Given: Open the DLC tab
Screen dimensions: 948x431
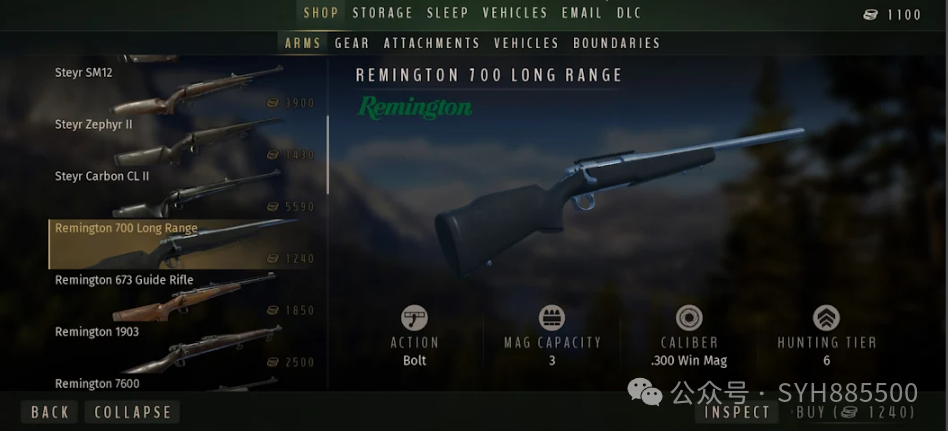Looking at the screenshot, I should click(x=629, y=13).
